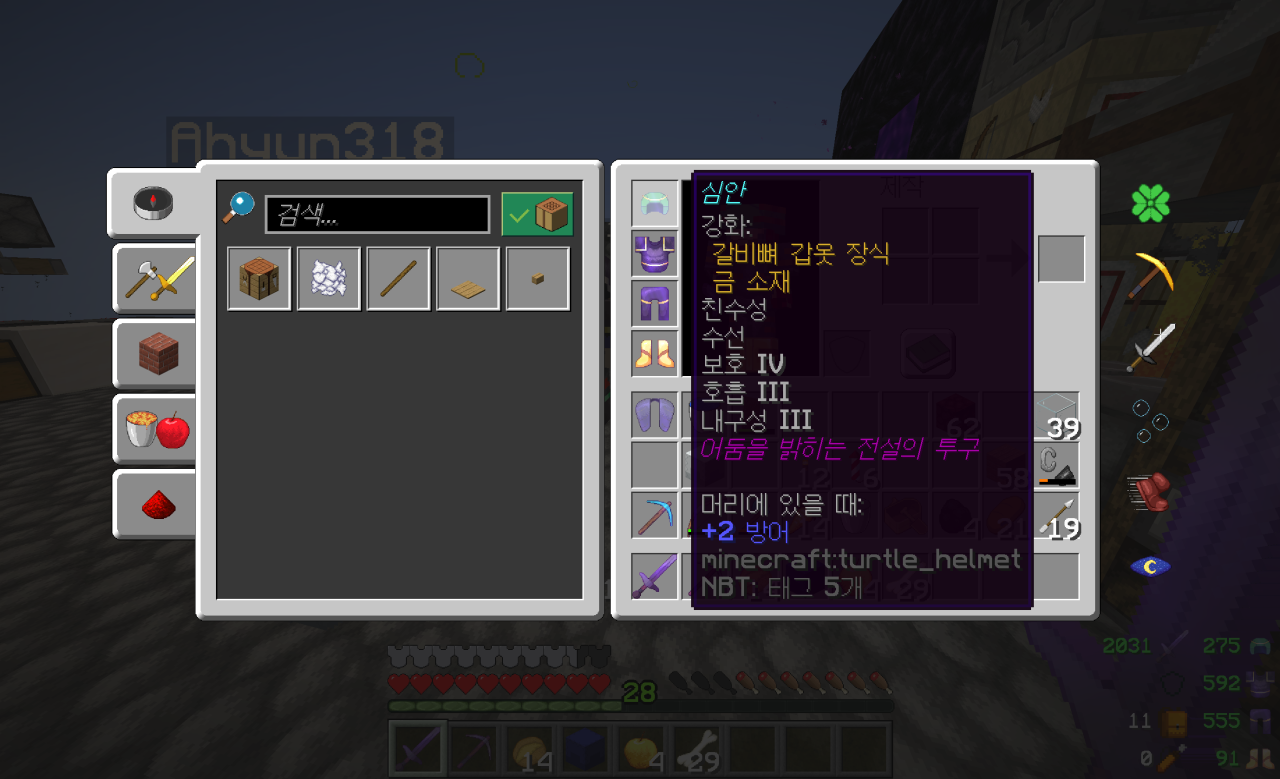The height and width of the screenshot is (779, 1280).
Task: Pick the wooden pressure plate recipe
Action: [x=468, y=279]
